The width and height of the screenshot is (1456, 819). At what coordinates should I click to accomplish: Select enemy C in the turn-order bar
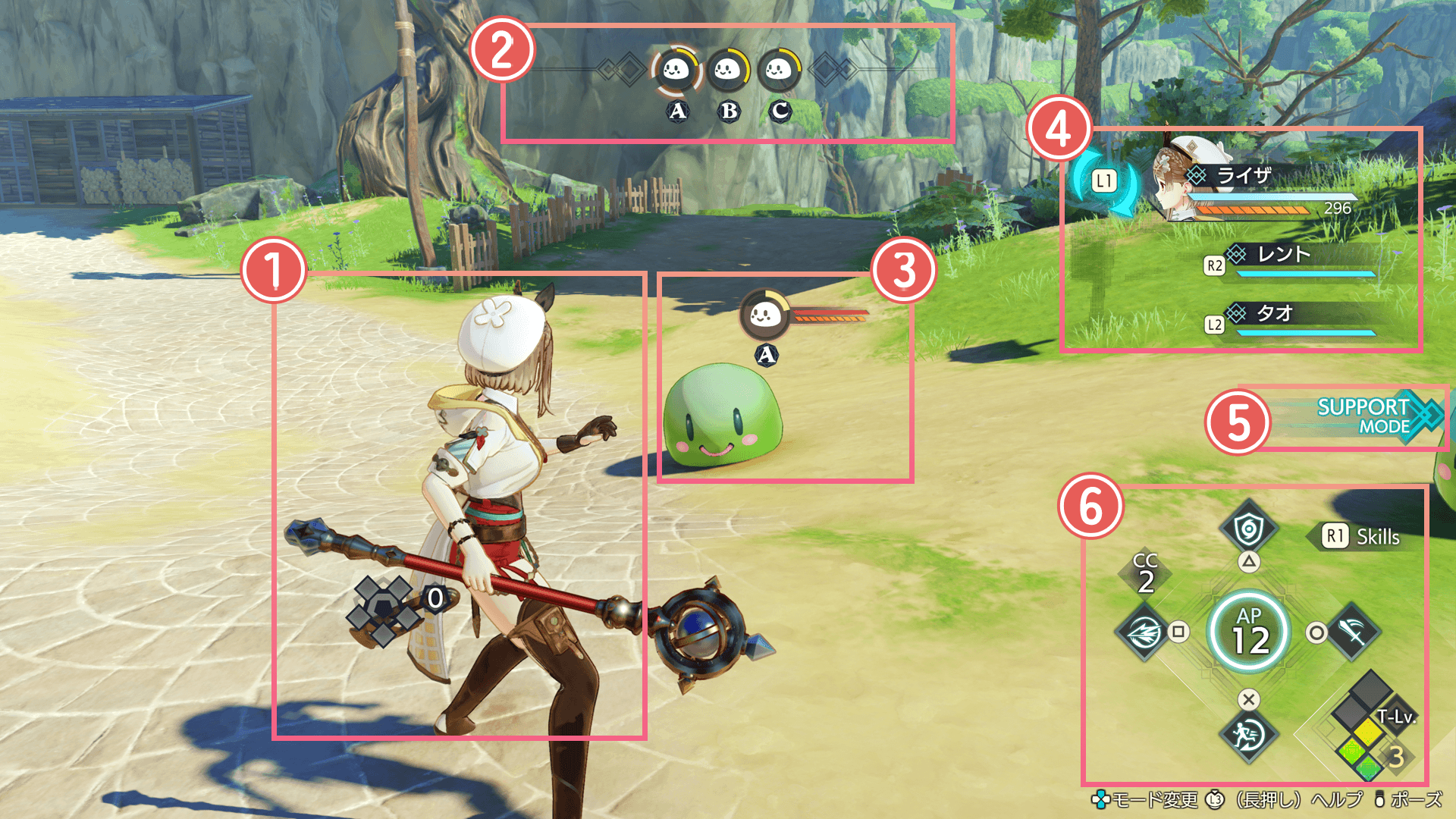point(779,71)
